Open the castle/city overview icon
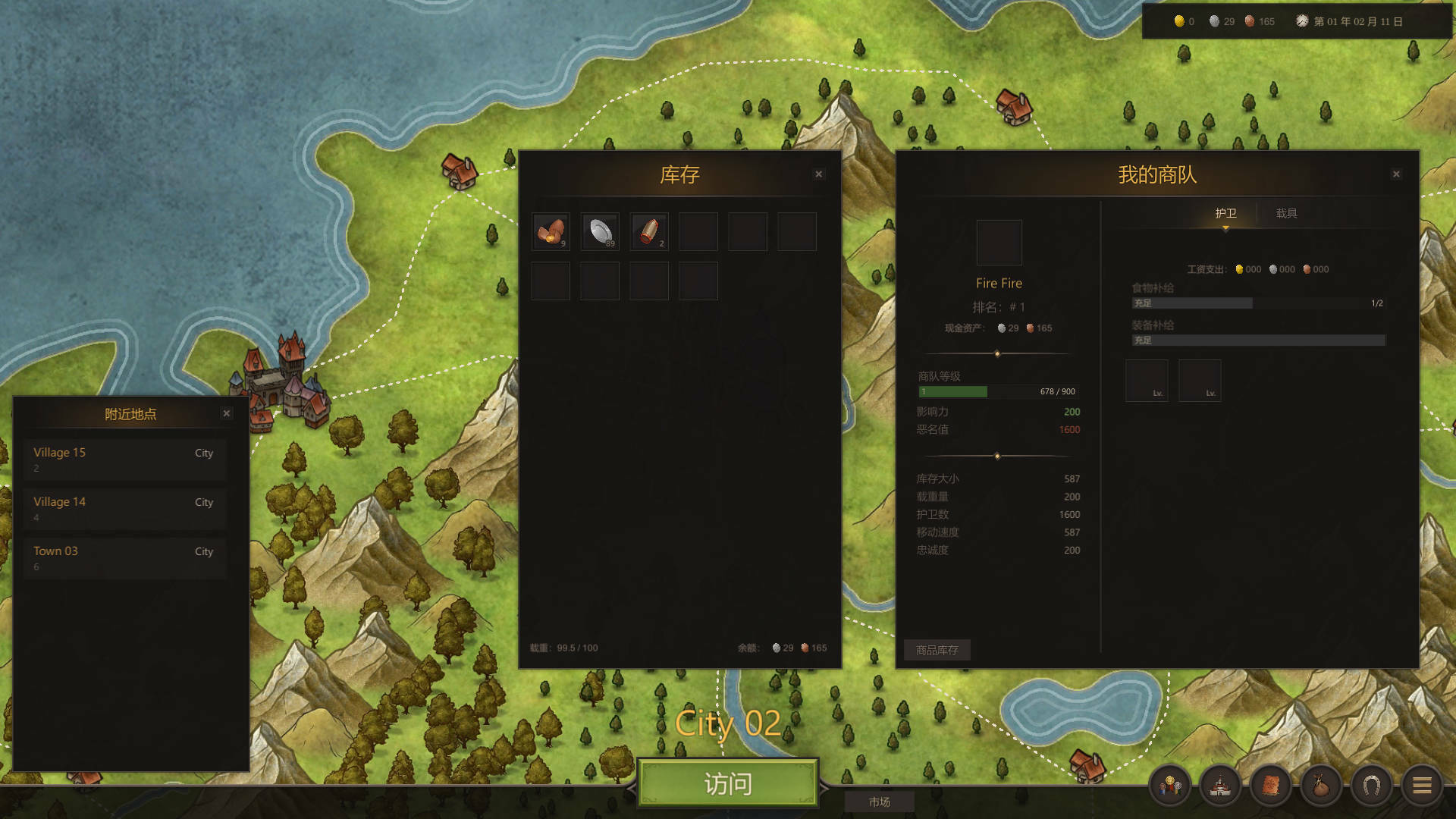This screenshot has height=819, width=1456. pos(1219,785)
